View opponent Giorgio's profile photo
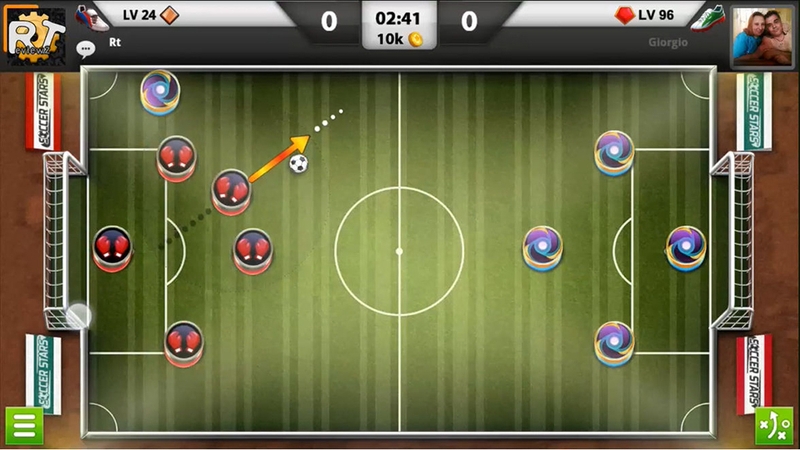 (763, 35)
